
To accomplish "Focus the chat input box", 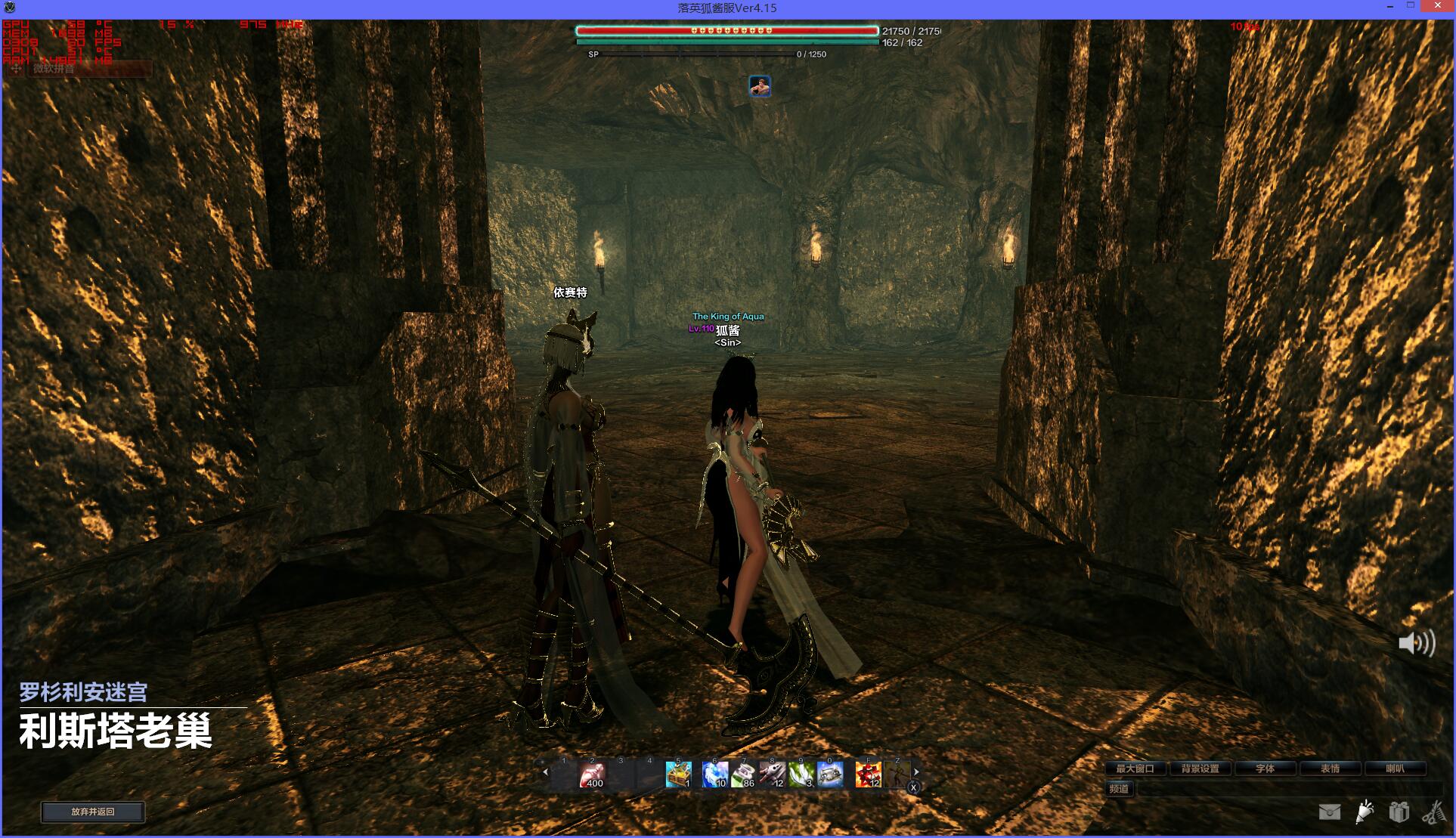I will tap(1285, 789).
